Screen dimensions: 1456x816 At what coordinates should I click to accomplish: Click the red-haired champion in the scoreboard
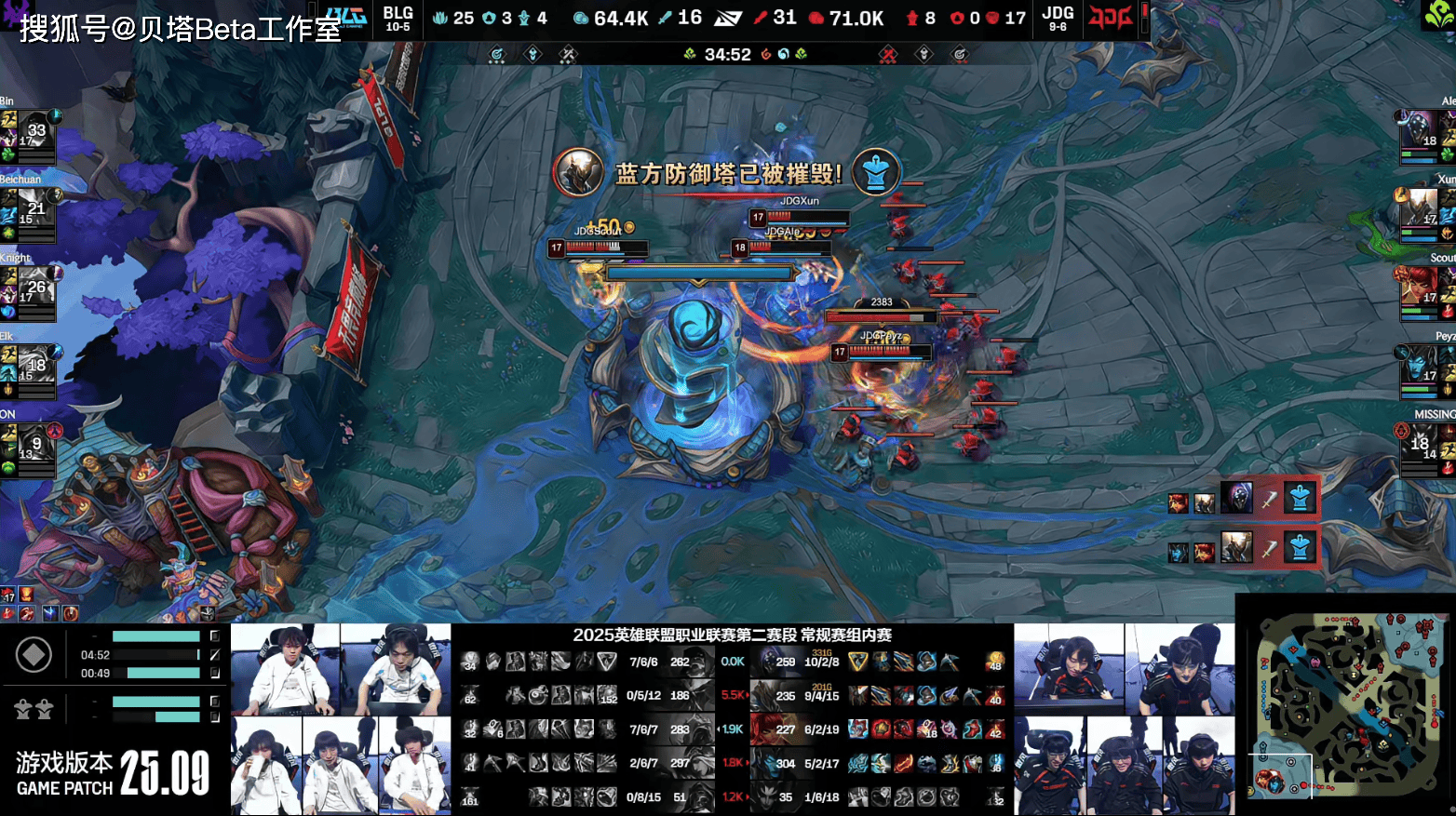[765, 729]
